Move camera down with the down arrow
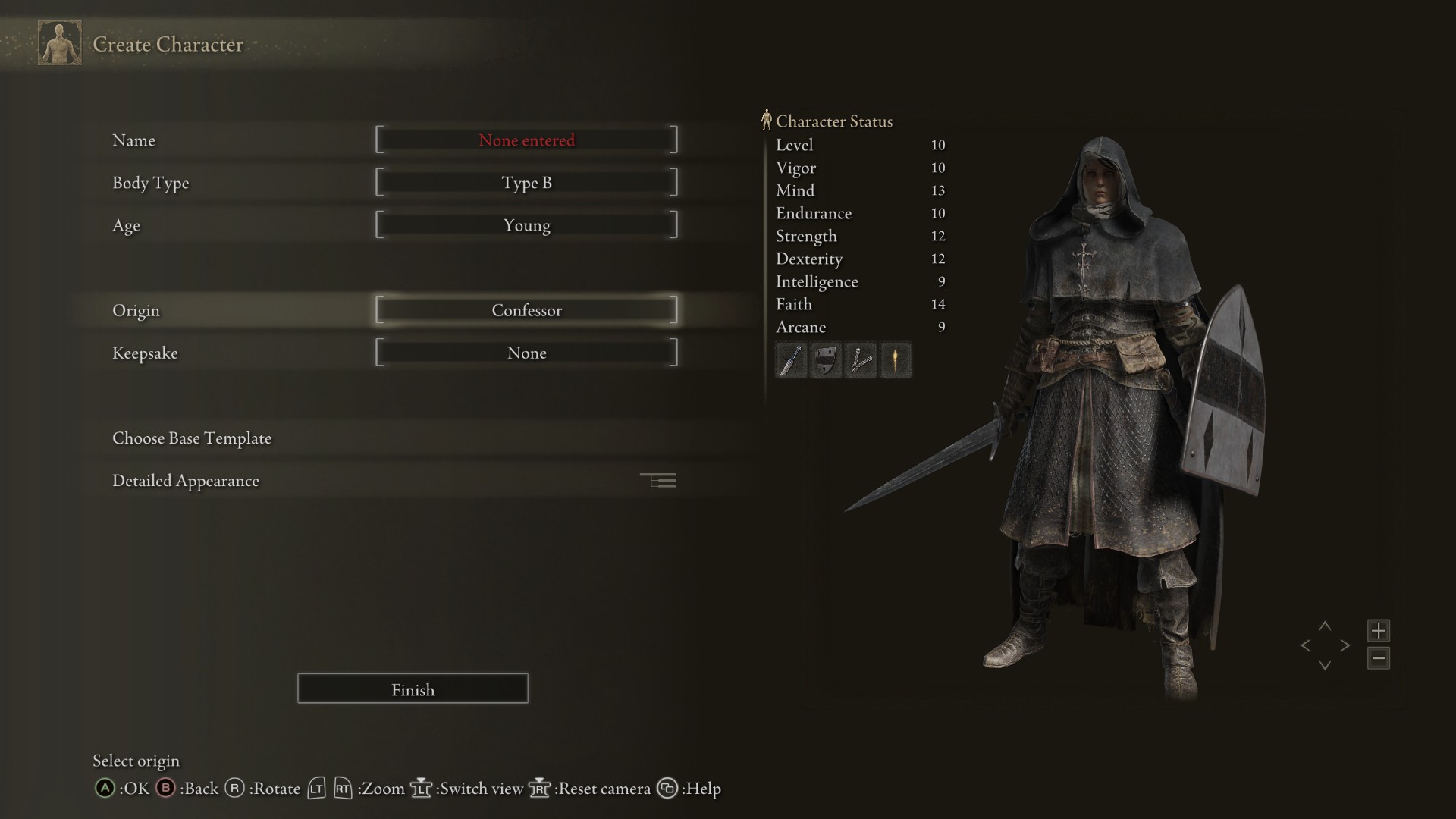The image size is (1456, 819). click(x=1325, y=666)
